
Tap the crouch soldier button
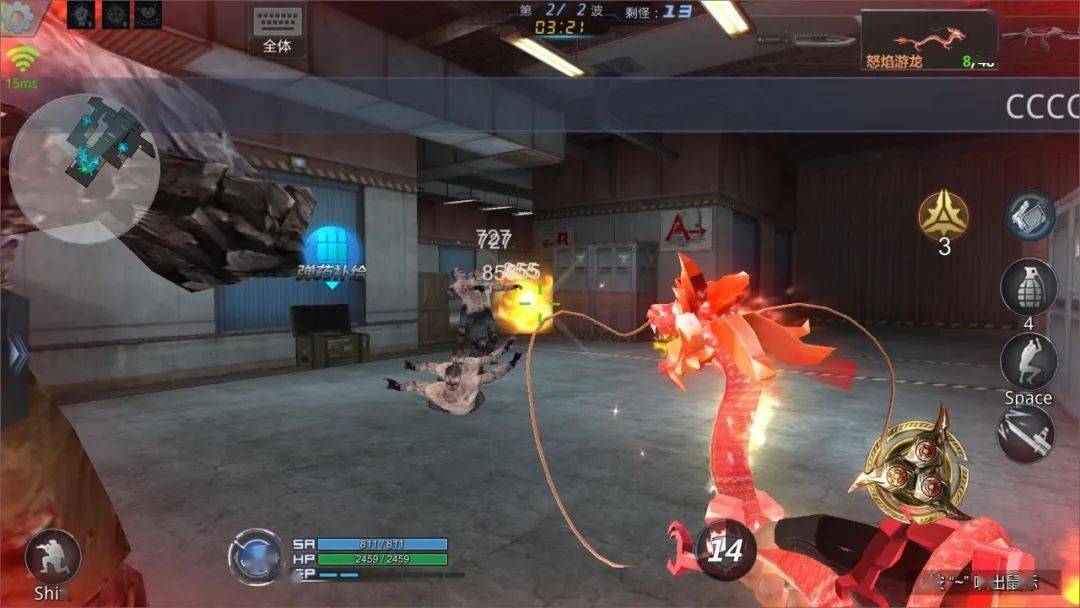[52, 558]
